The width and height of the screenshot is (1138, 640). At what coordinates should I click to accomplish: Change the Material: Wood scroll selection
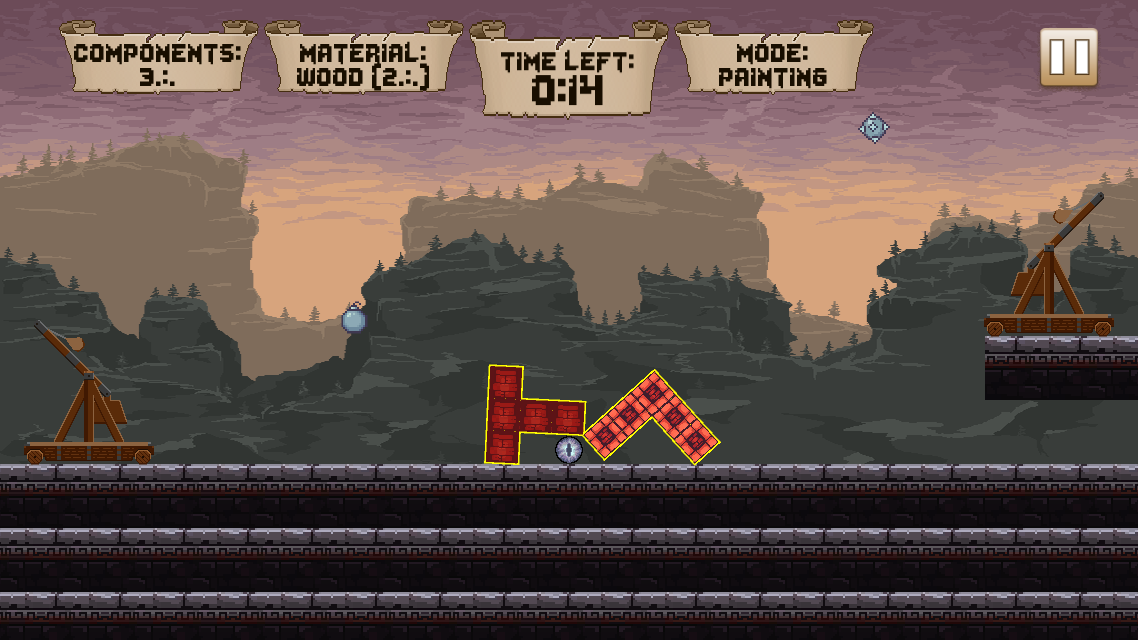pyautogui.click(x=363, y=63)
